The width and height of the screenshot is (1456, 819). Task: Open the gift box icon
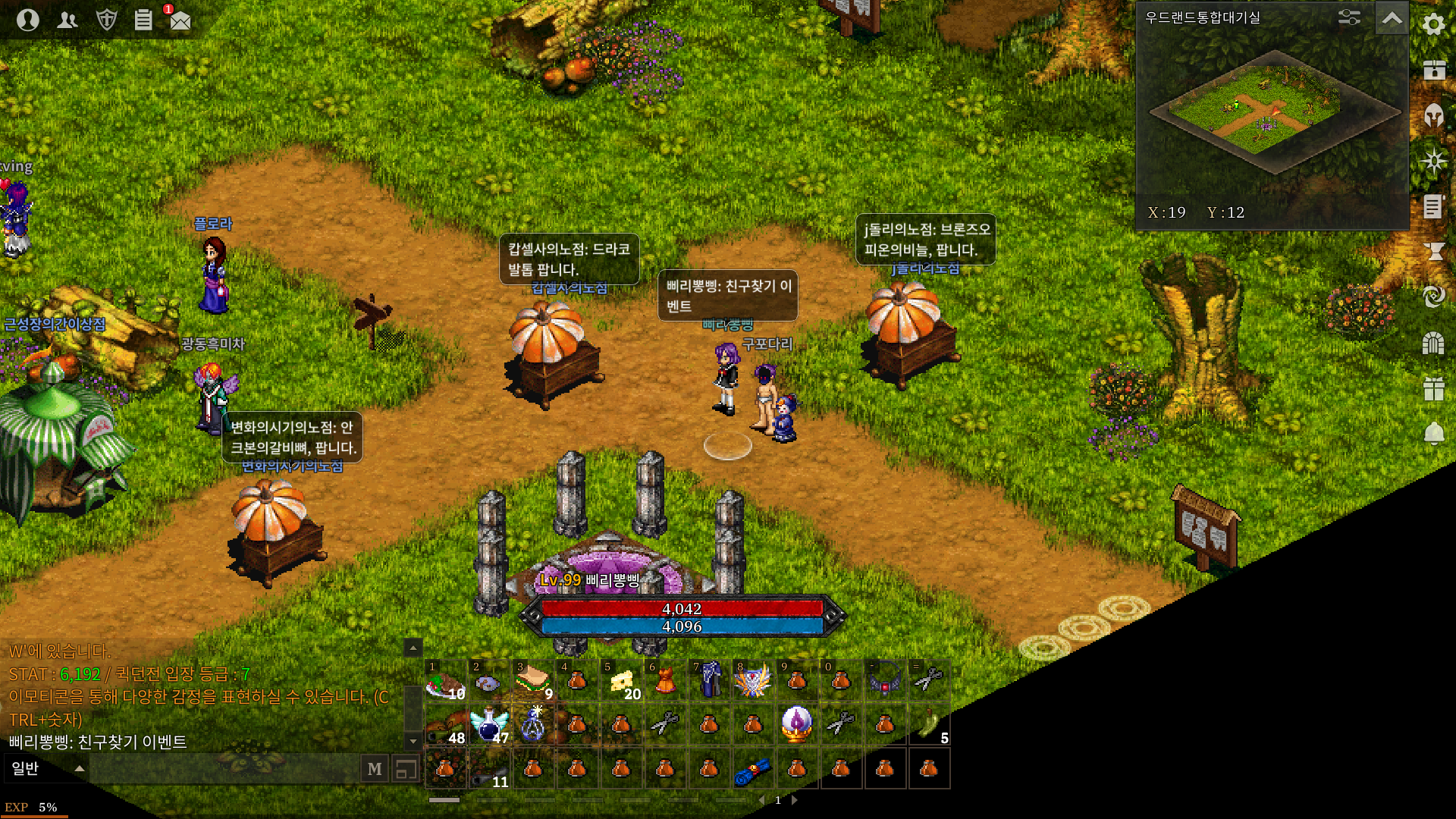tap(1433, 388)
